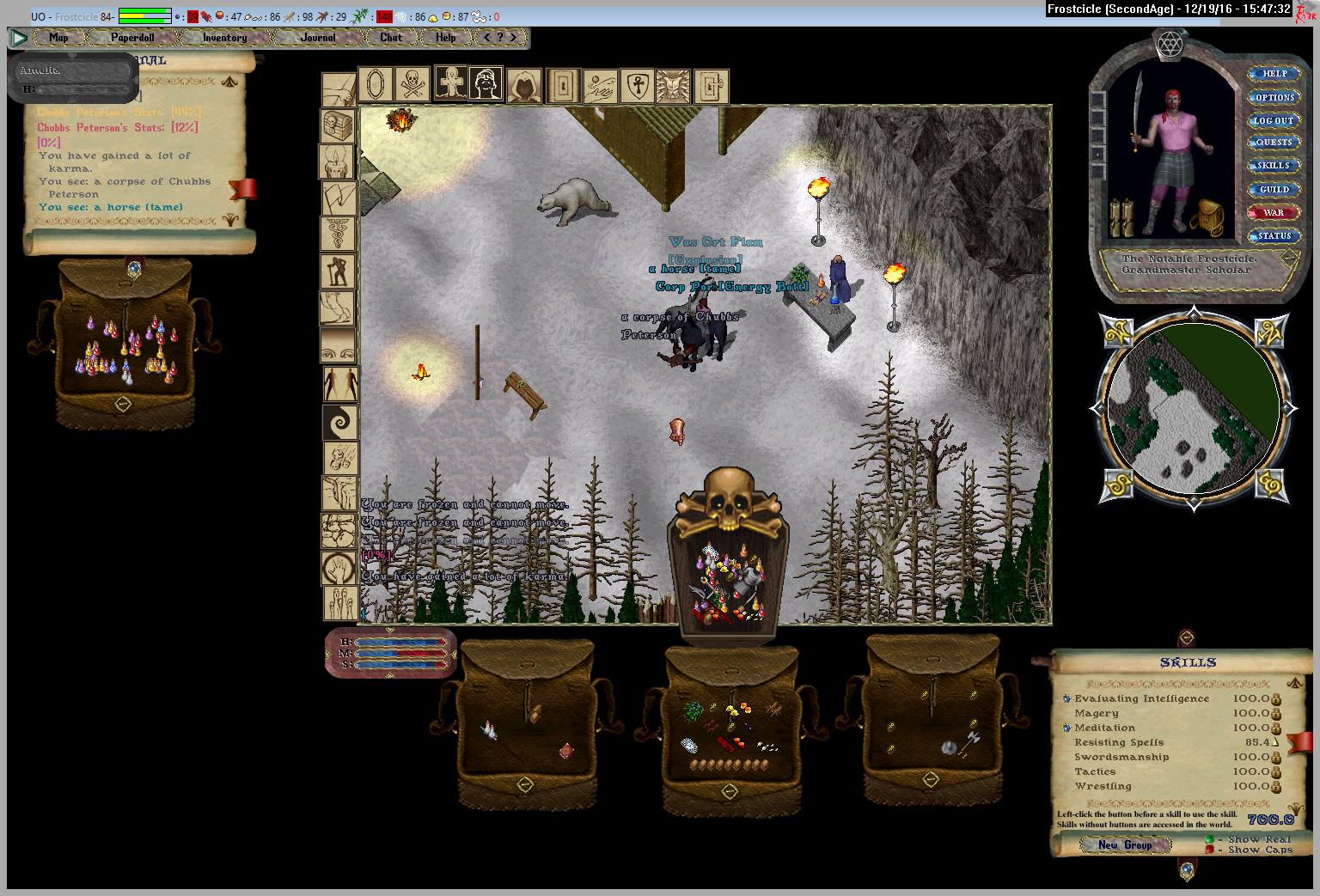The width and height of the screenshot is (1320, 896).
Task: Open the Help entry in the top menu bar
Action: click(x=445, y=38)
